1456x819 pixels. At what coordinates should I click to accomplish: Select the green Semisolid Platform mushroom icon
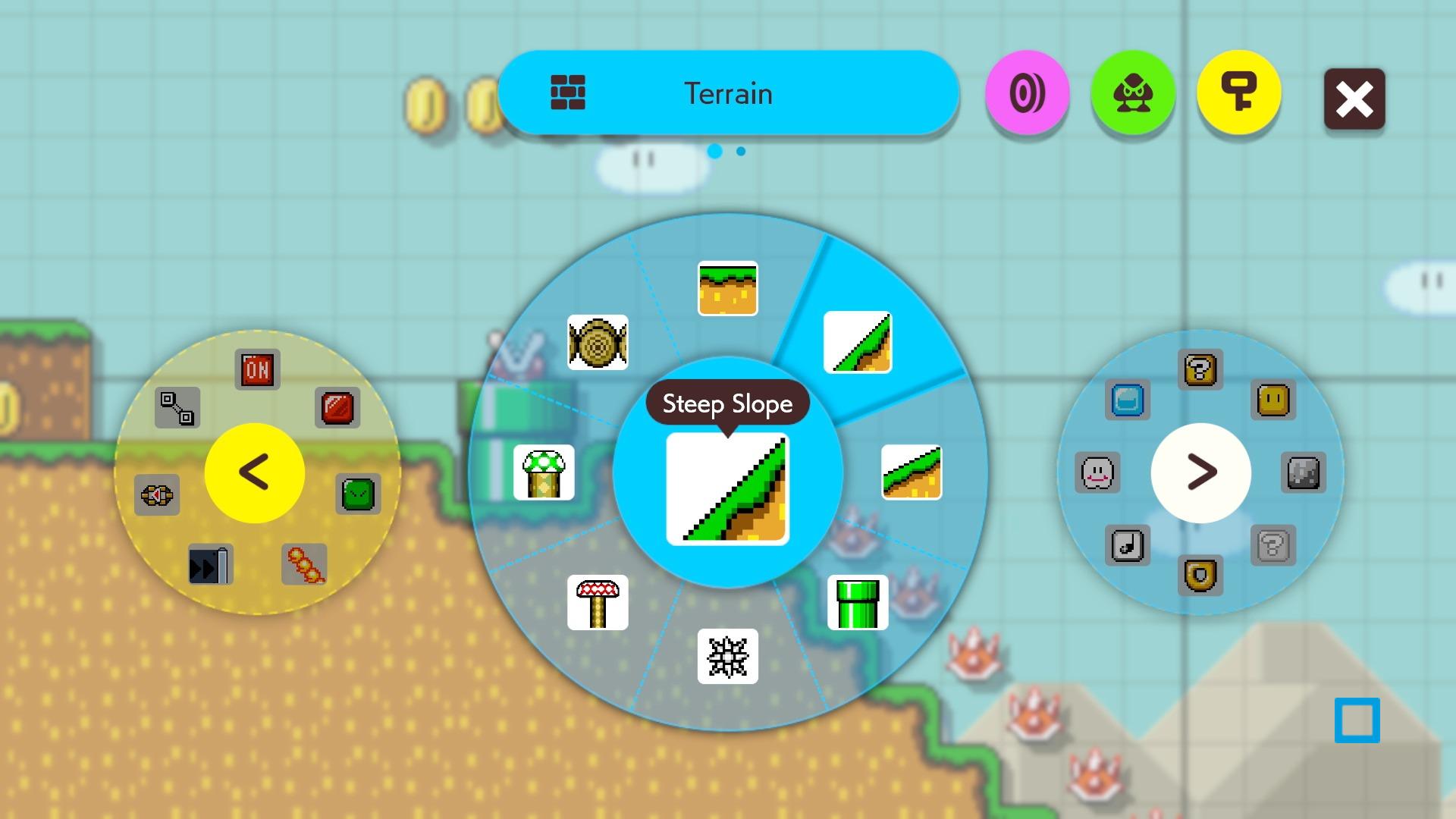click(545, 472)
